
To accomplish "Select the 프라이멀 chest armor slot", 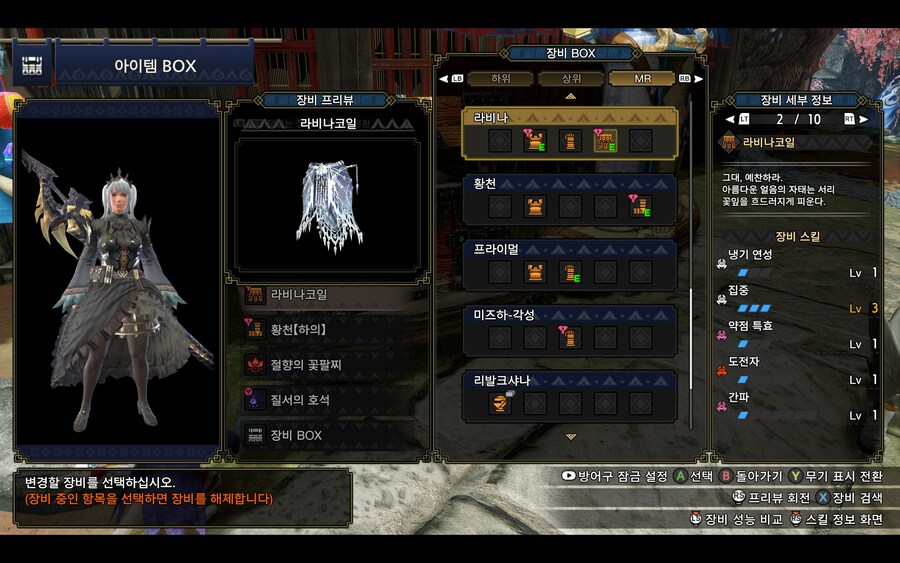I will pos(535,272).
